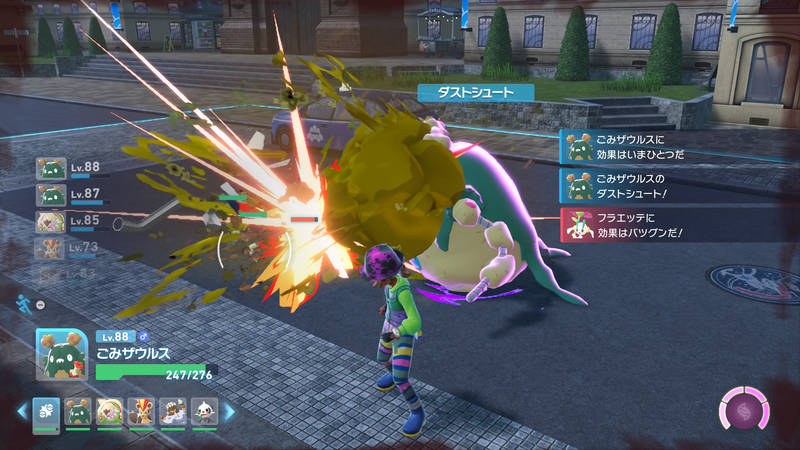Choose the pink flower Pokémon party slot
The width and height of the screenshot is (800, 450).
click(109, 411)
